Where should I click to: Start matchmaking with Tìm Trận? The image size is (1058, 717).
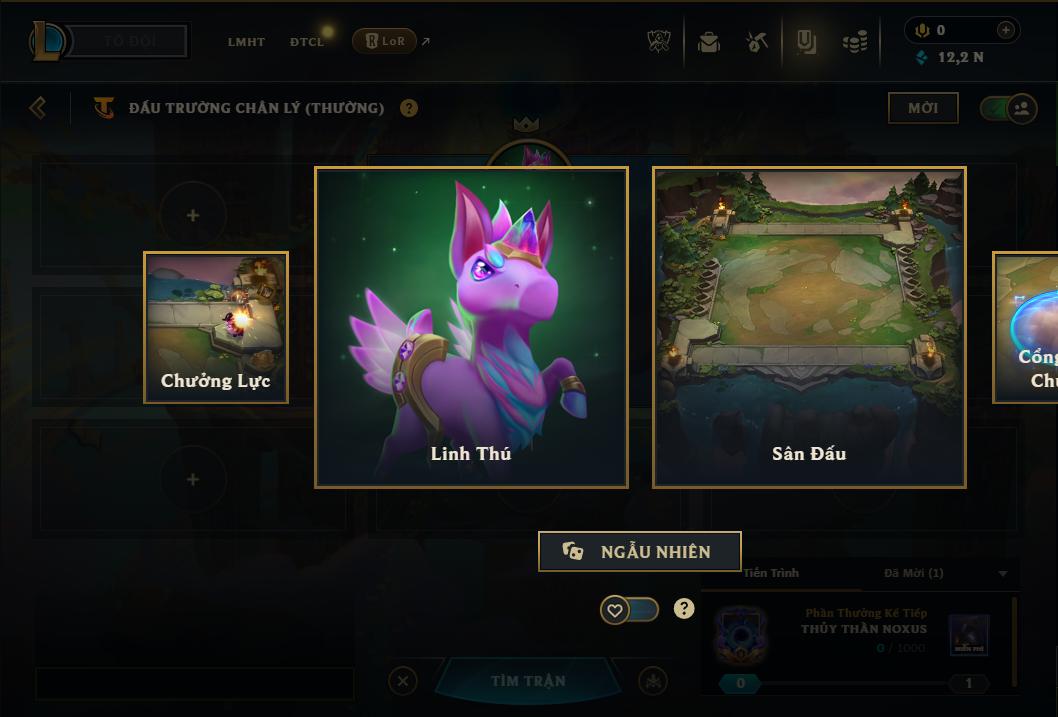coord(527,681)
